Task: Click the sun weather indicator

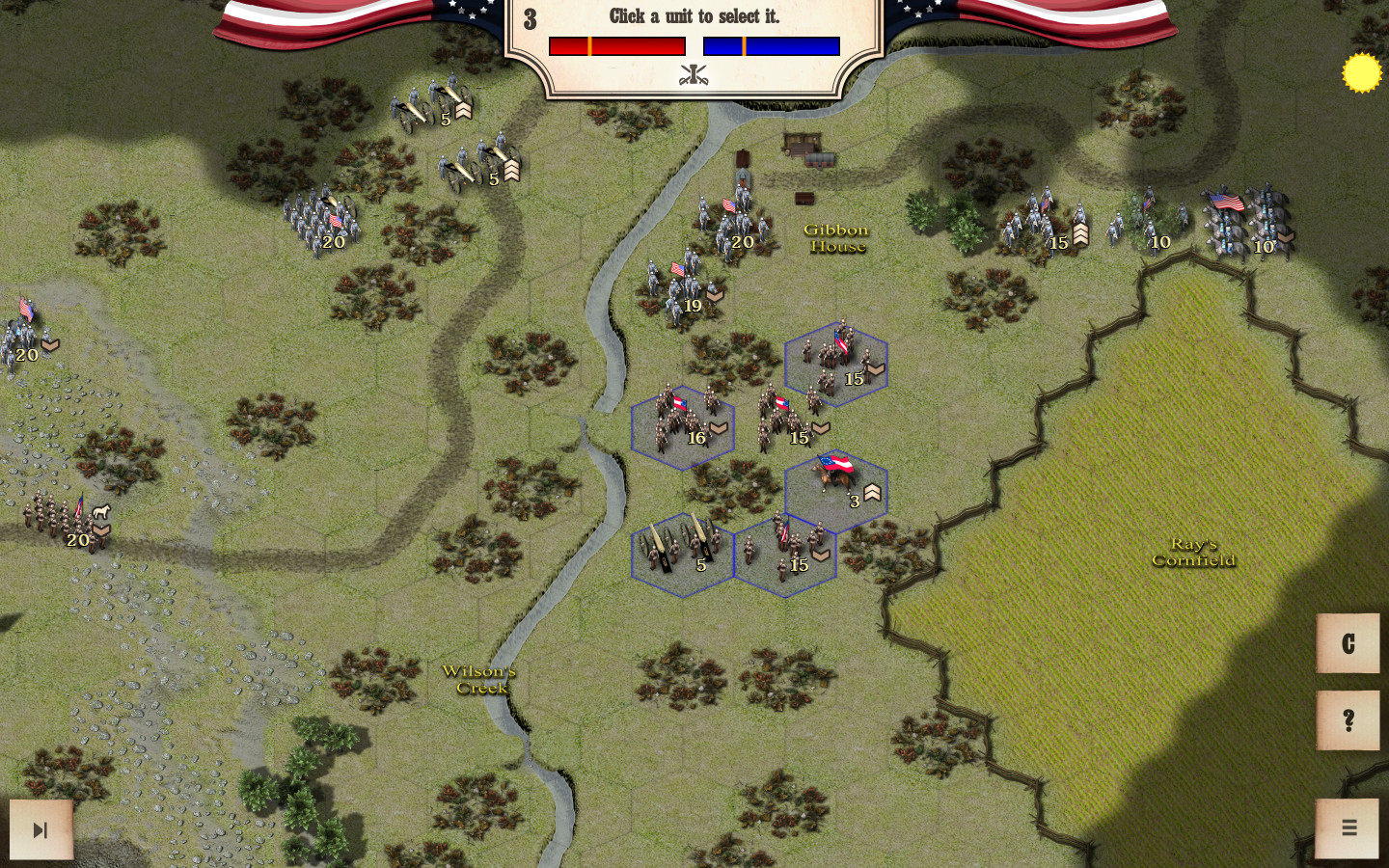Action: (x=1363, y=72)
